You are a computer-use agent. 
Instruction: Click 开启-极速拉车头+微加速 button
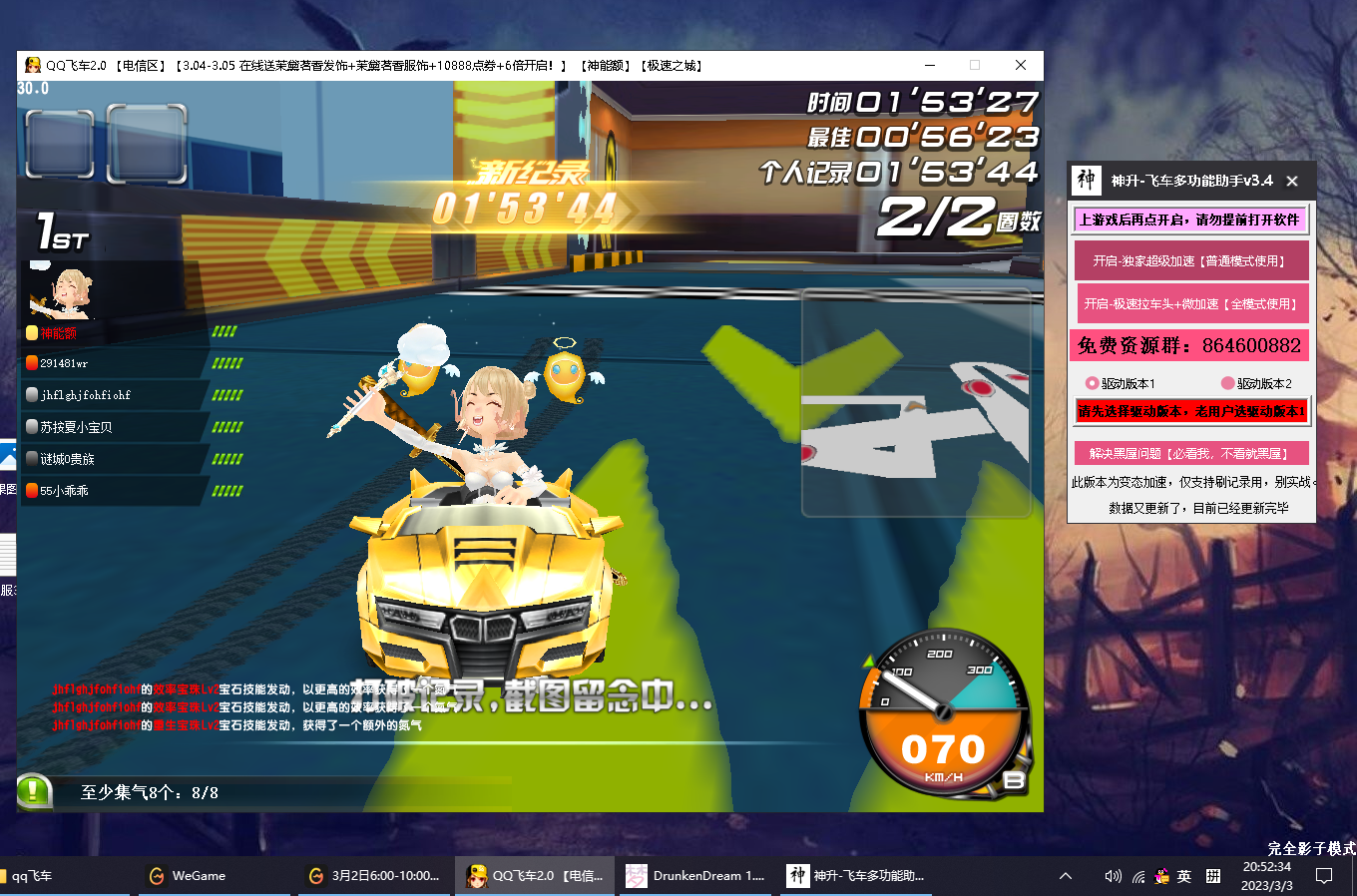1190,303
